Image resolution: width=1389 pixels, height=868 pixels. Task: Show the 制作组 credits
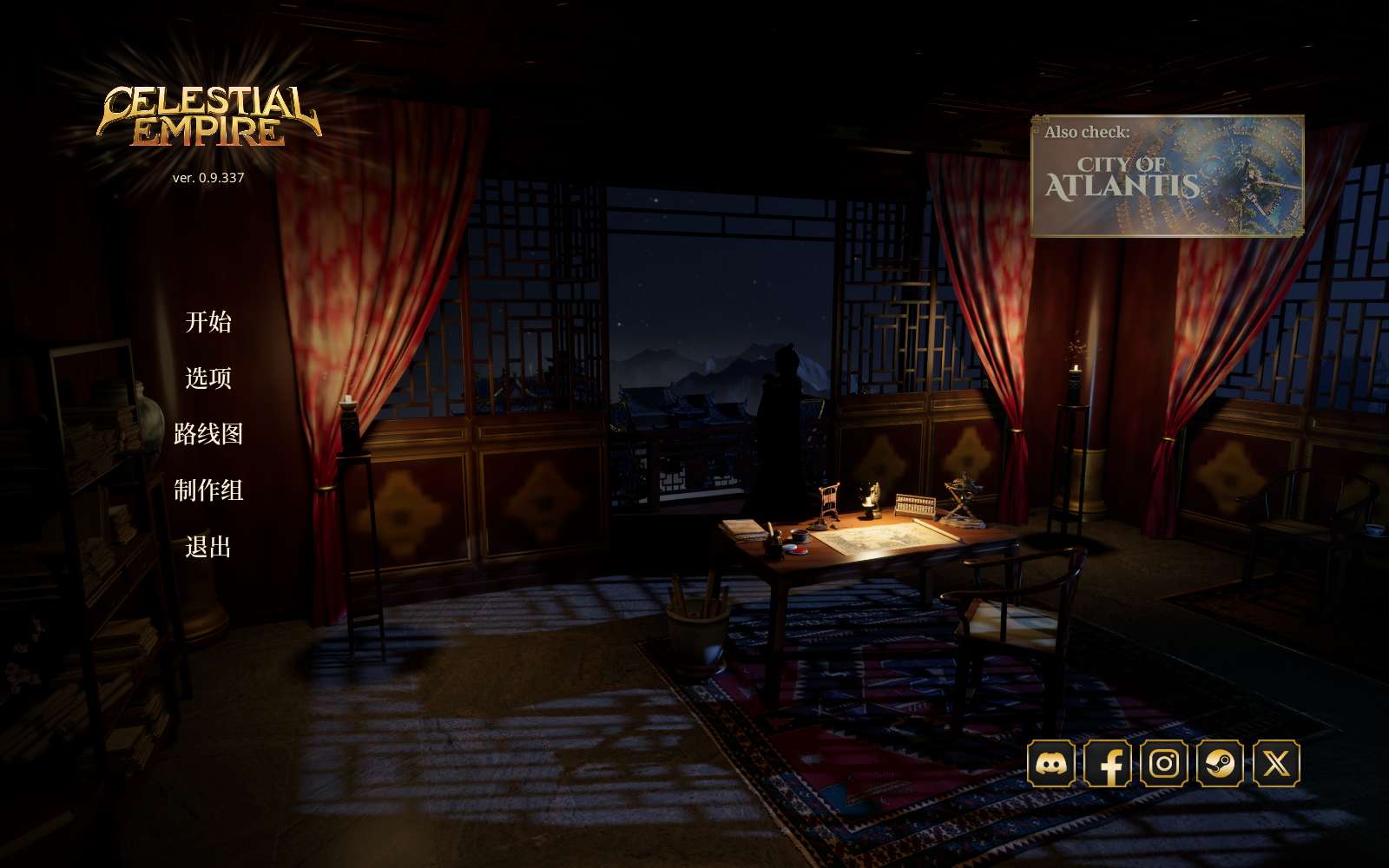208,490
